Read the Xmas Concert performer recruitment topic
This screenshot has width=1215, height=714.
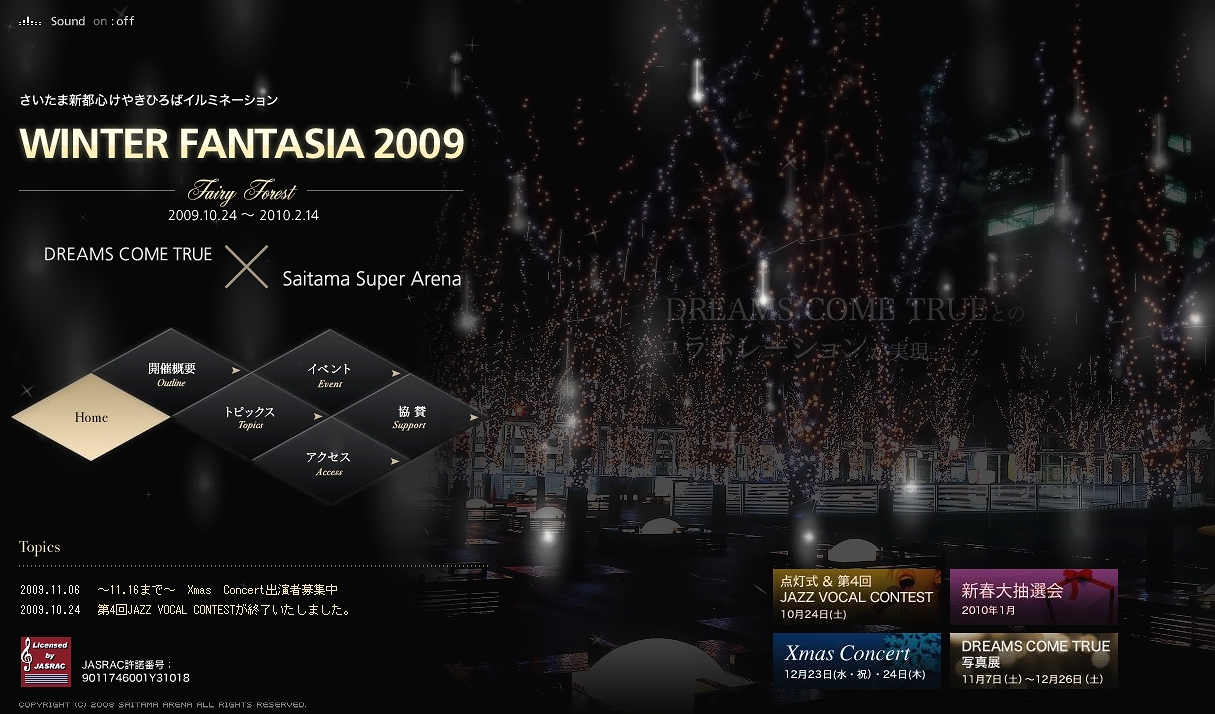coord(218,589)
